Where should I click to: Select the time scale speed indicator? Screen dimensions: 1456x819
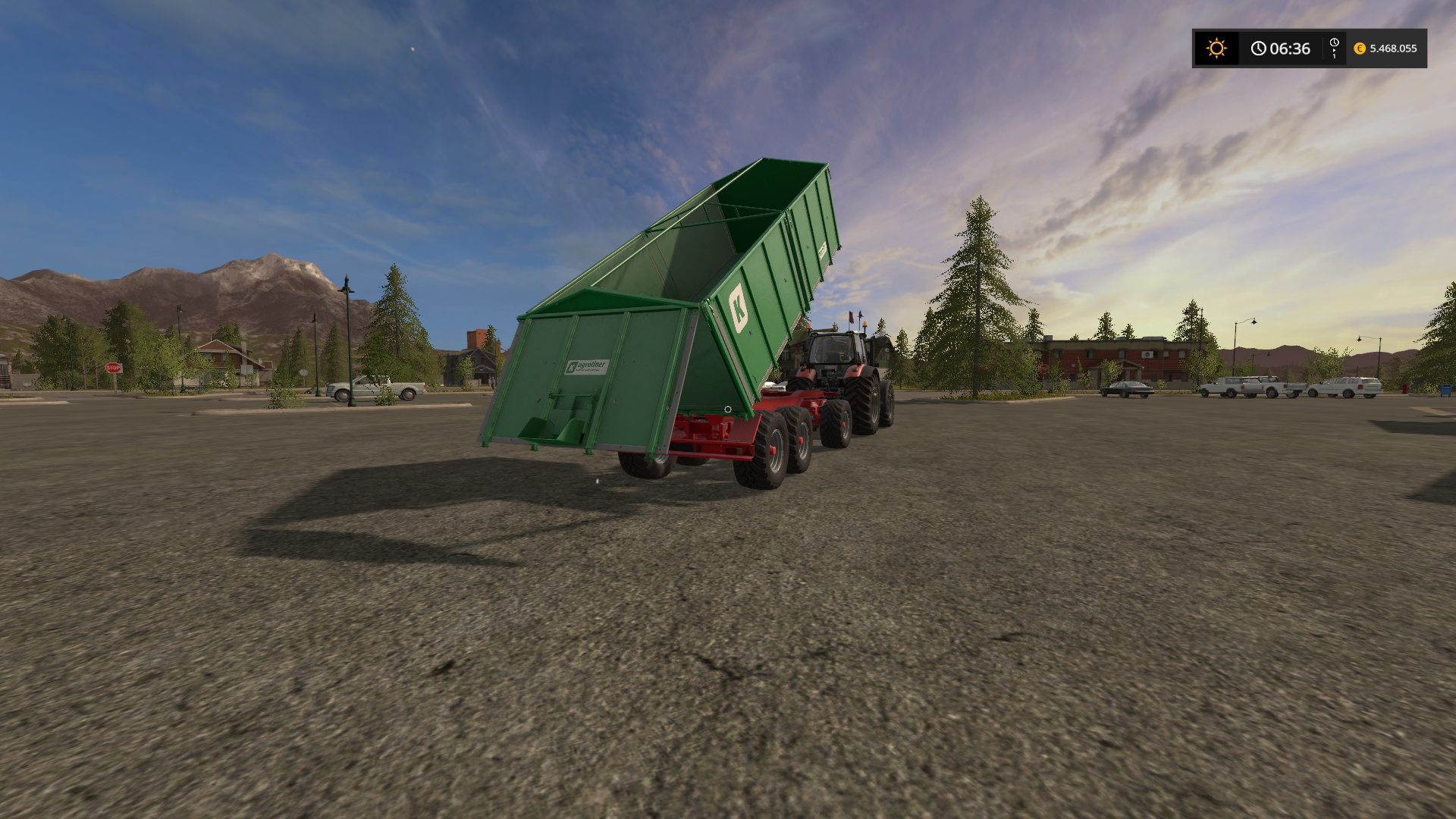pos(1334,49)
